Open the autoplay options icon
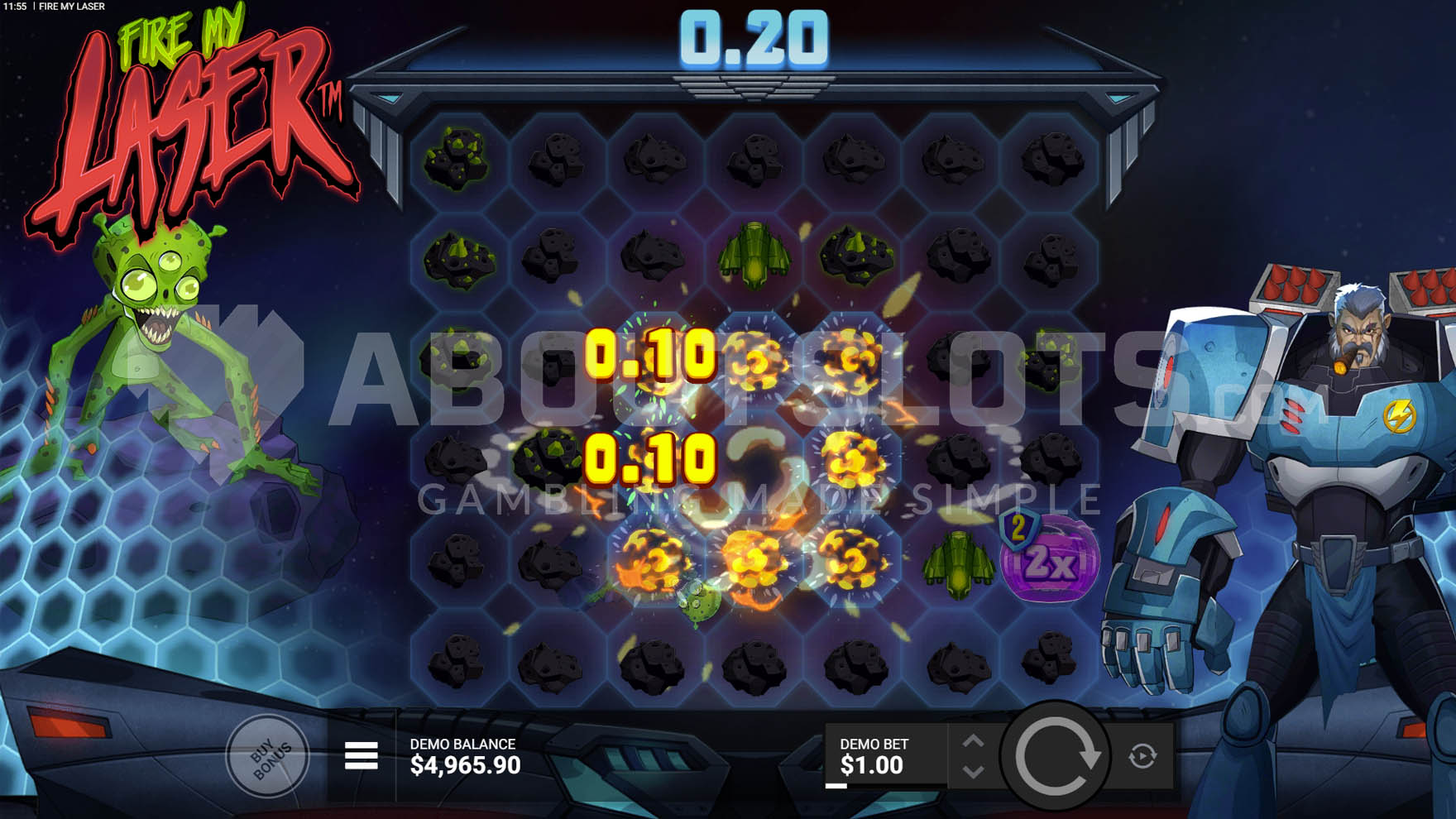 click(x=1142, y=754)
